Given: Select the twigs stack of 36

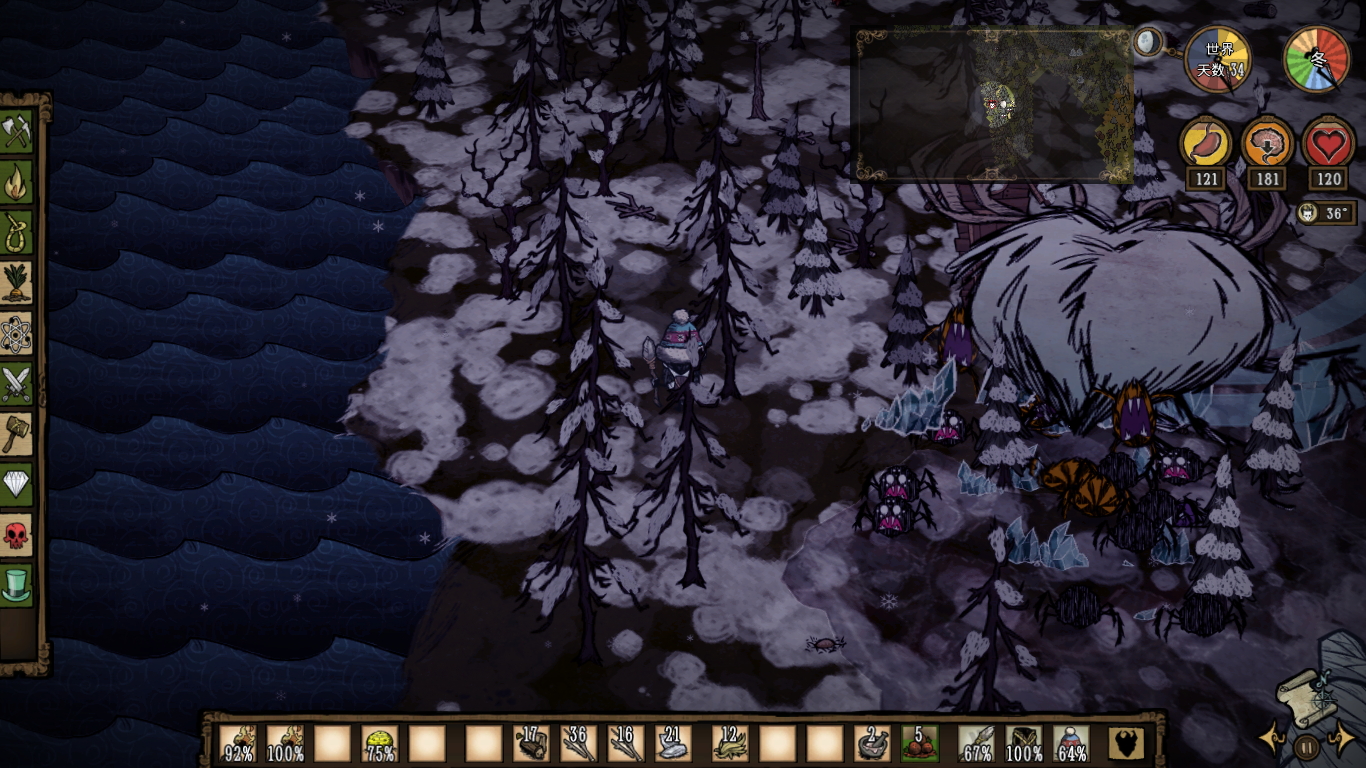Looking at the screenshot, I should (x=578, y=744).
